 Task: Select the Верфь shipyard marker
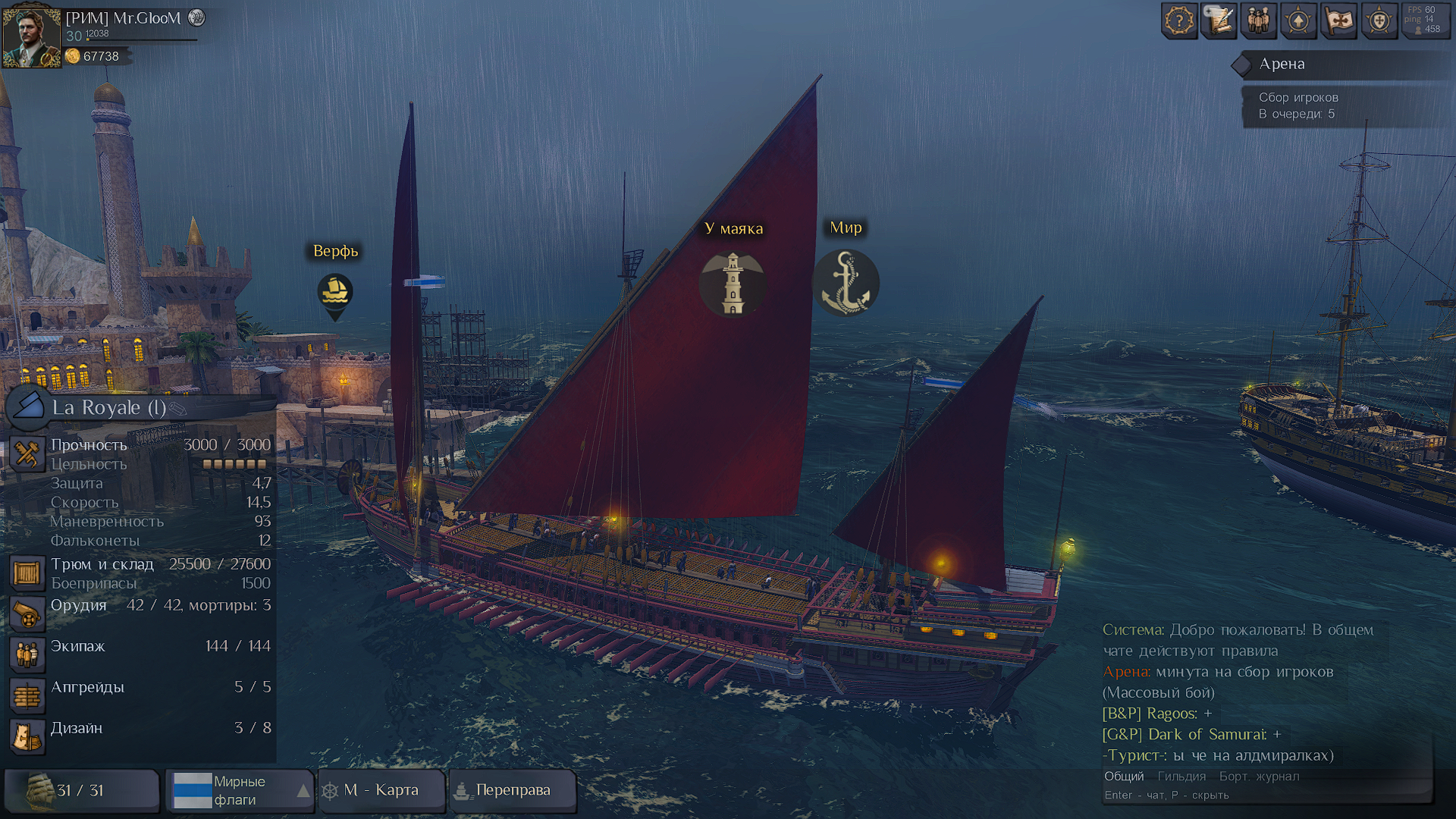[x=334, y=292]
